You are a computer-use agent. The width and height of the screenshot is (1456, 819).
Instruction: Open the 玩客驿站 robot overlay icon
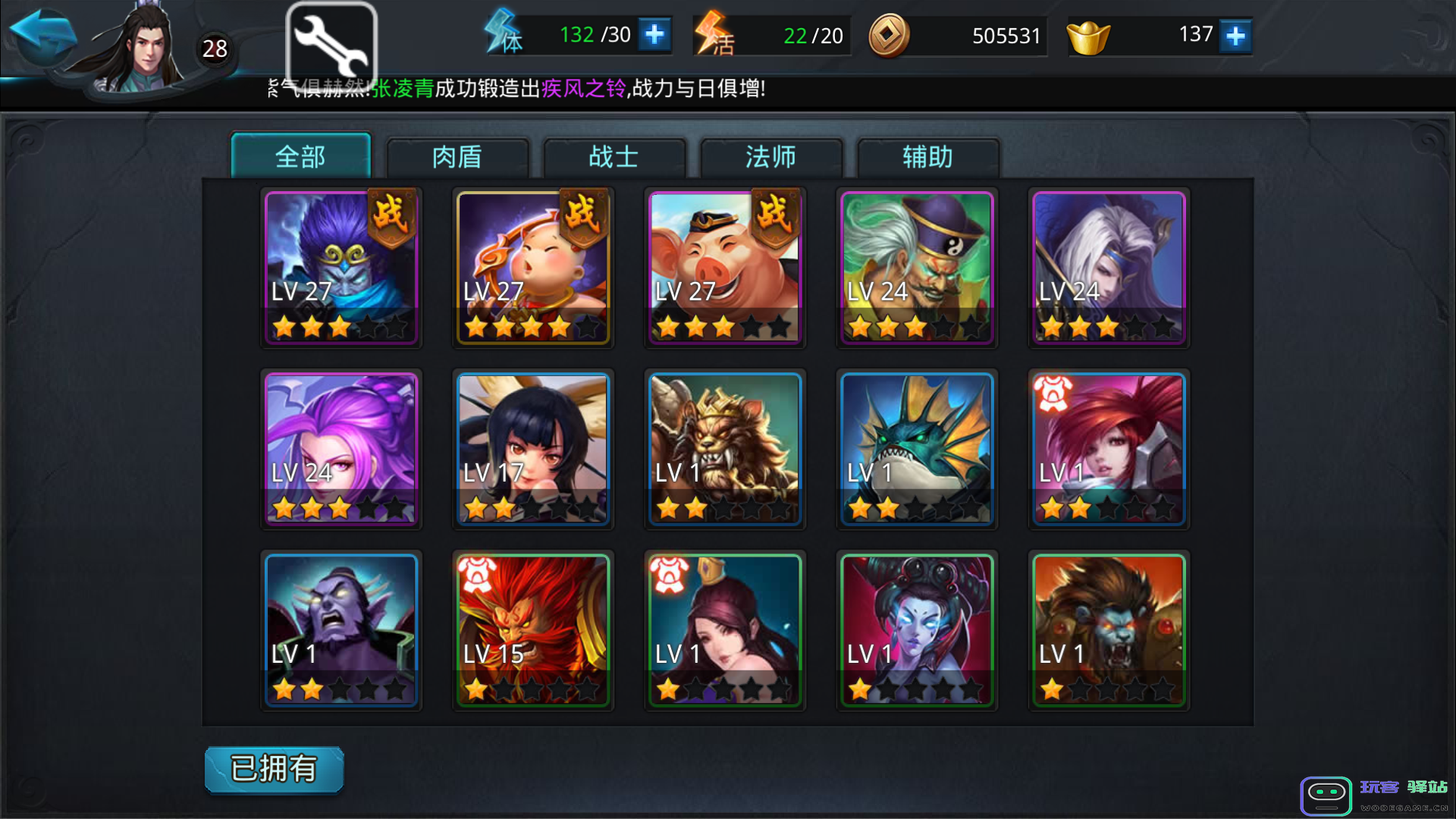tap(1326, 795)
